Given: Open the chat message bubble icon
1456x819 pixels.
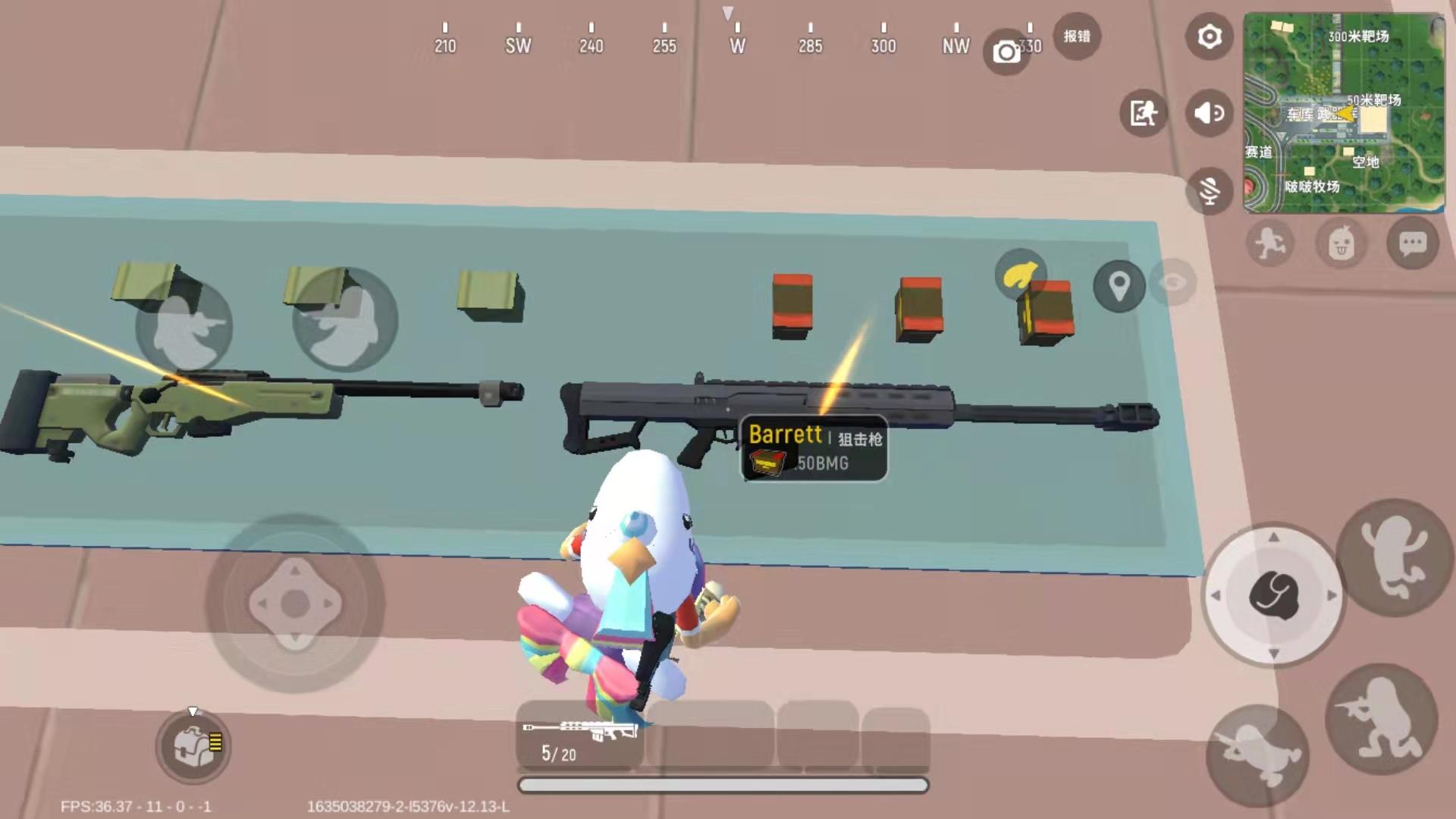Looking at the screenshot, I should coord(1412,243).
